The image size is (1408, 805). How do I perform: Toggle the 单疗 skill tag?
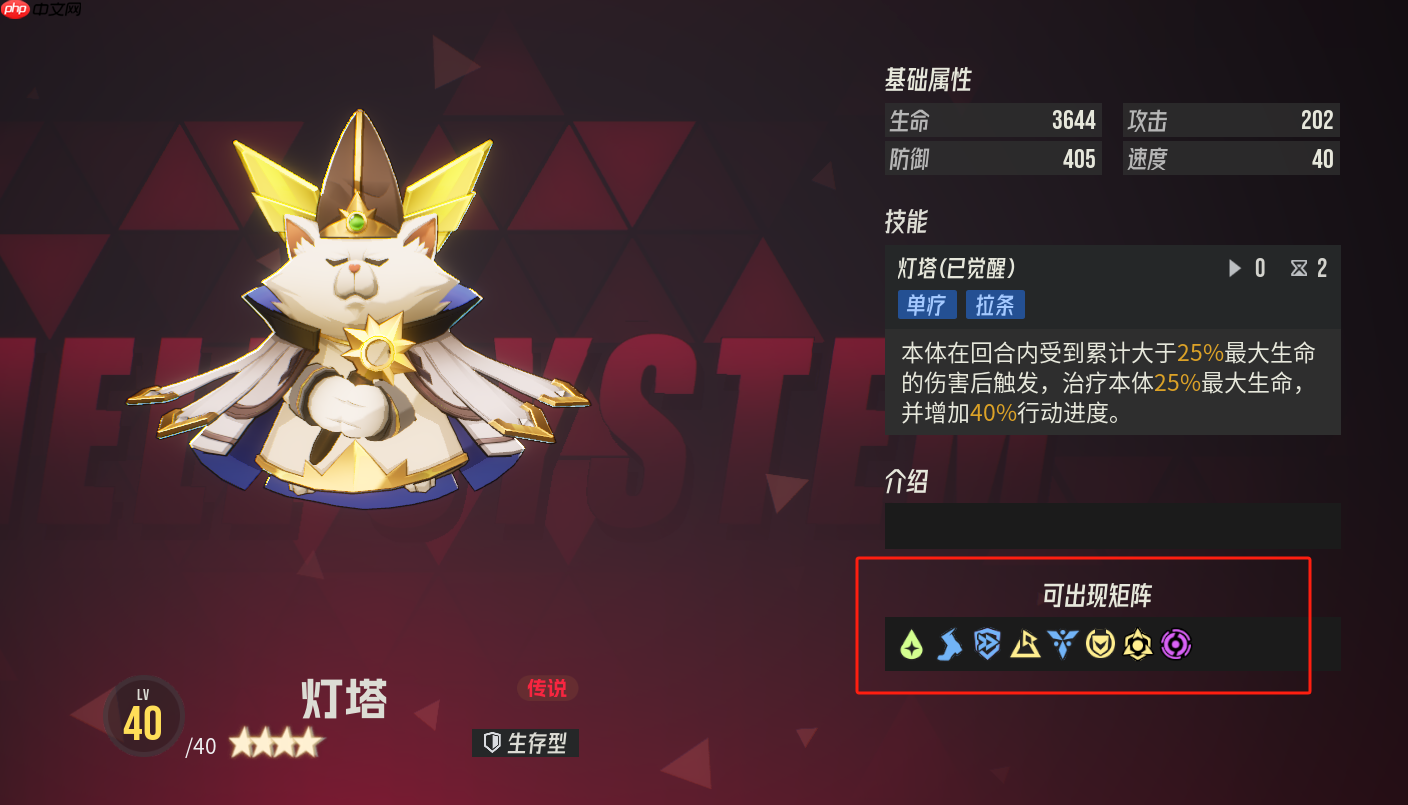point(926,304)
